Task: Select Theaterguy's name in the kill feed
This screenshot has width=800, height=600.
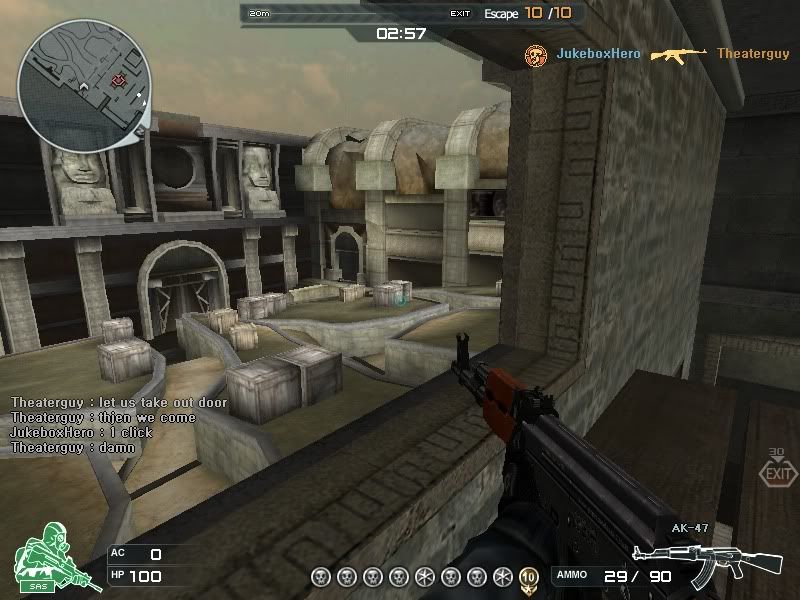Action: click(x=752, y=54)
